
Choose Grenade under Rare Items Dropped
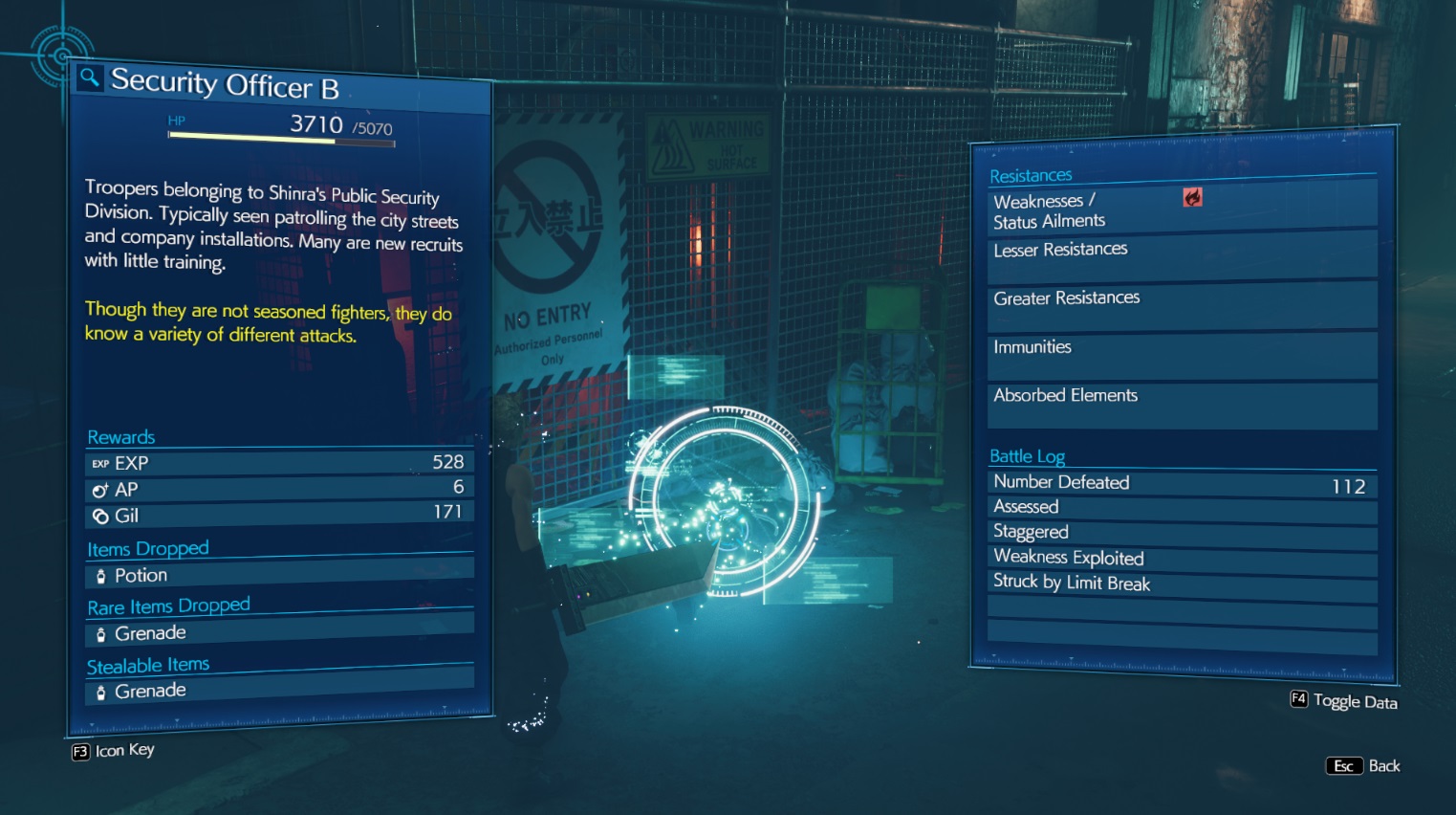[279, 633]
